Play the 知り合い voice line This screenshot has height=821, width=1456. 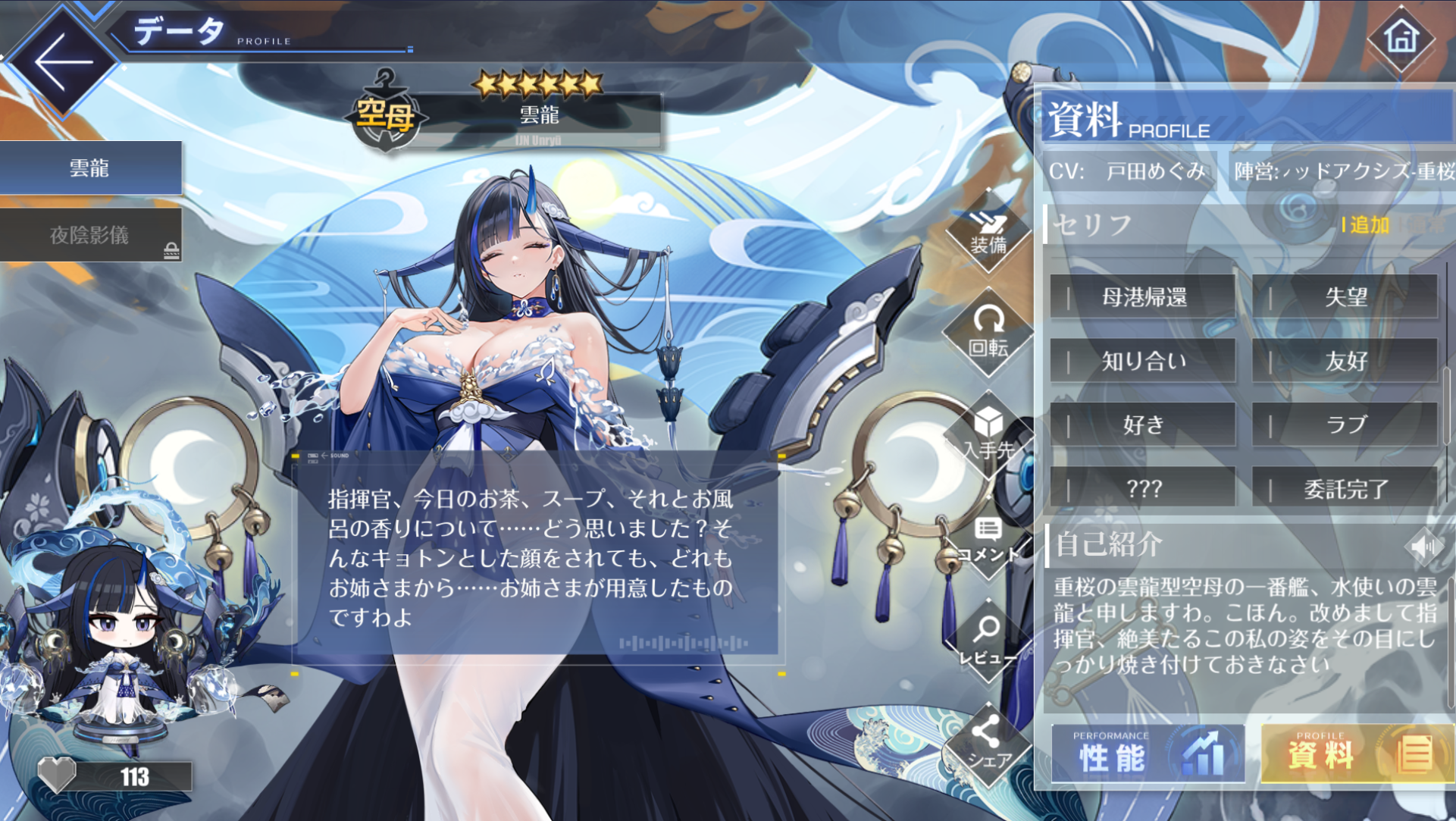(x=1143, y=361)
